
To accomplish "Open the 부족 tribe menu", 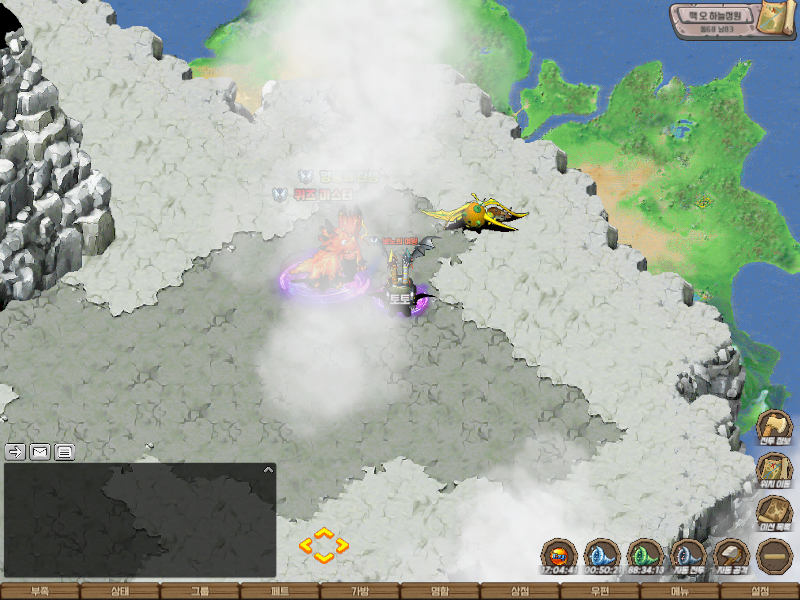I will click(40, 591).
